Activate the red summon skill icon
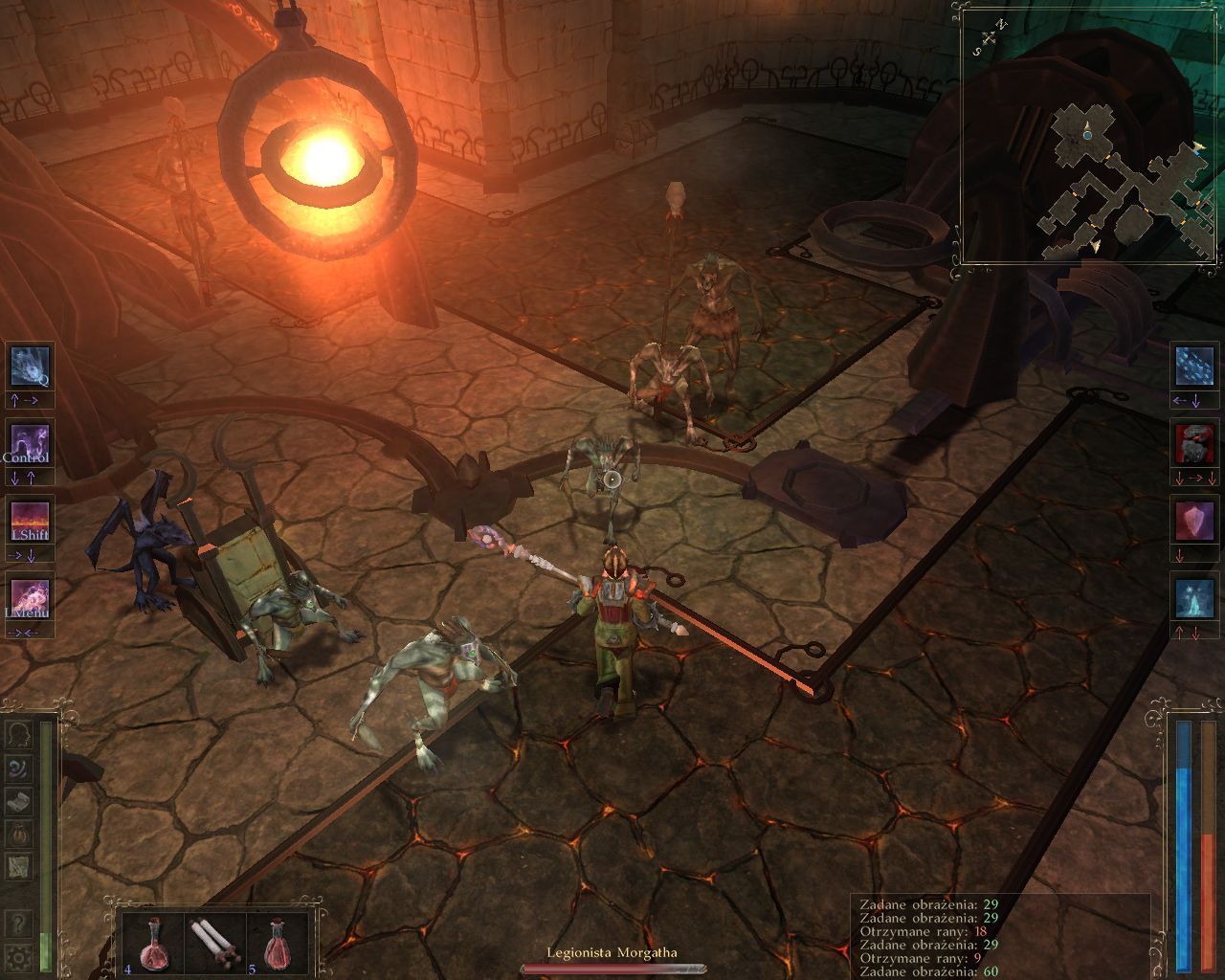The image size is (1225, 980). (x=1192, y=442)
